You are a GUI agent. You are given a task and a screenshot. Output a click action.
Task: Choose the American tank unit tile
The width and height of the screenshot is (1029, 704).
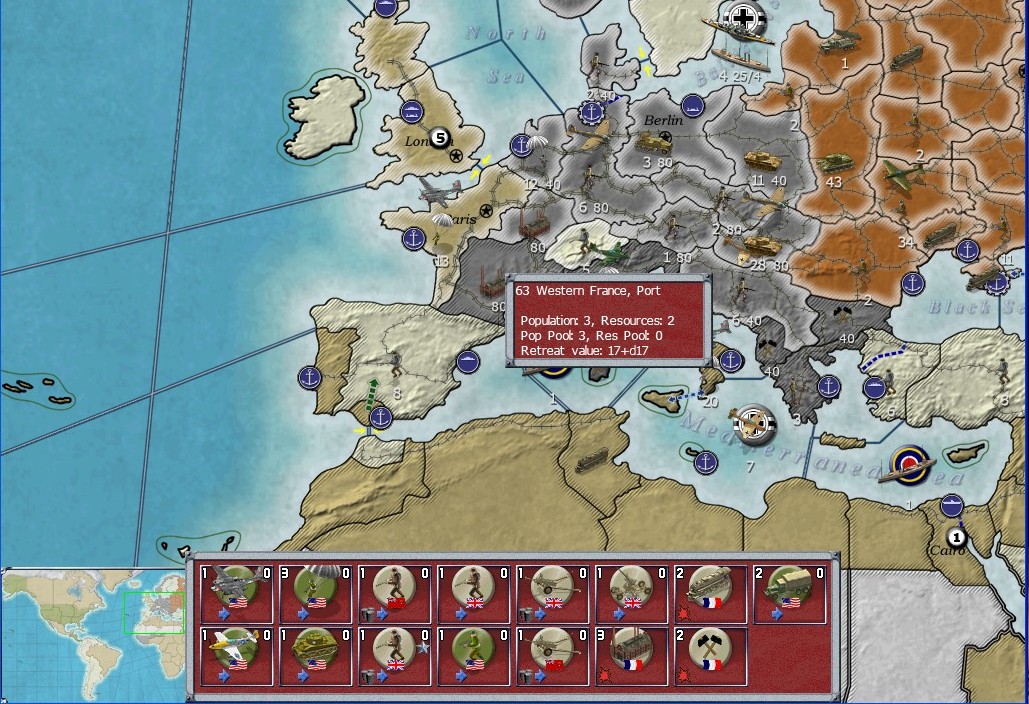click(x=316, y=656)
